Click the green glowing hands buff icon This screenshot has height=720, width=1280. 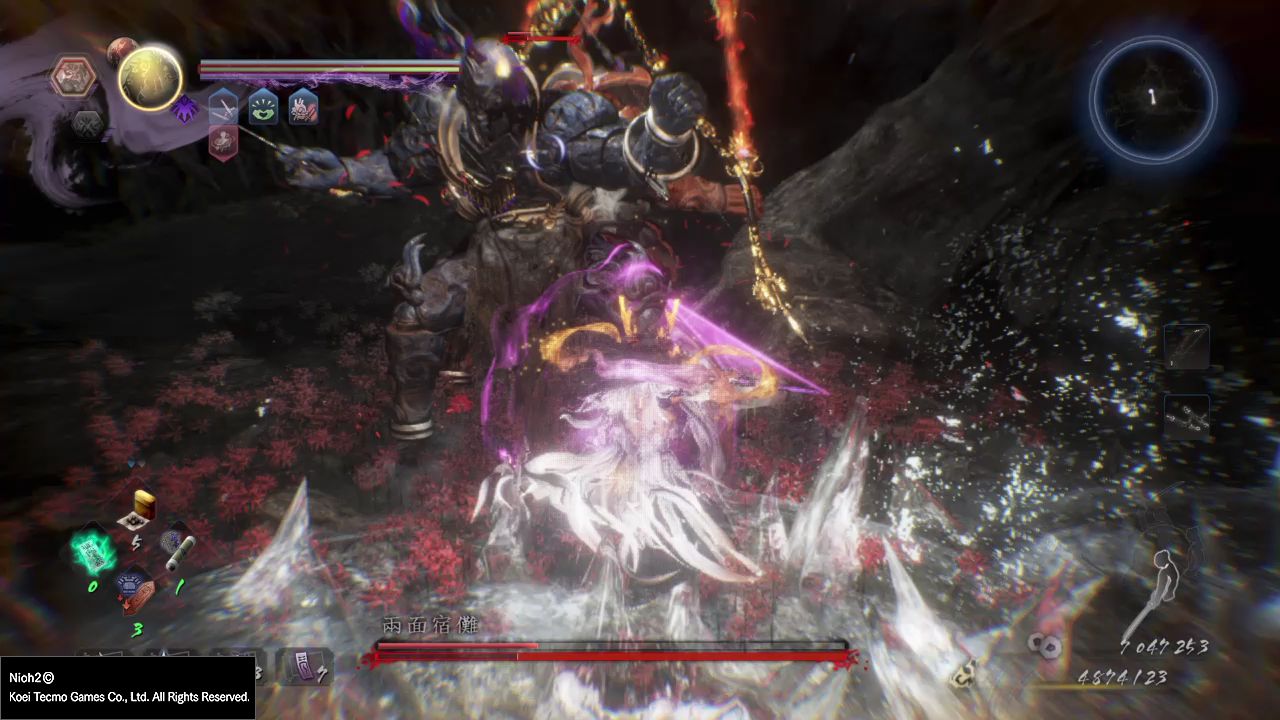263,106
